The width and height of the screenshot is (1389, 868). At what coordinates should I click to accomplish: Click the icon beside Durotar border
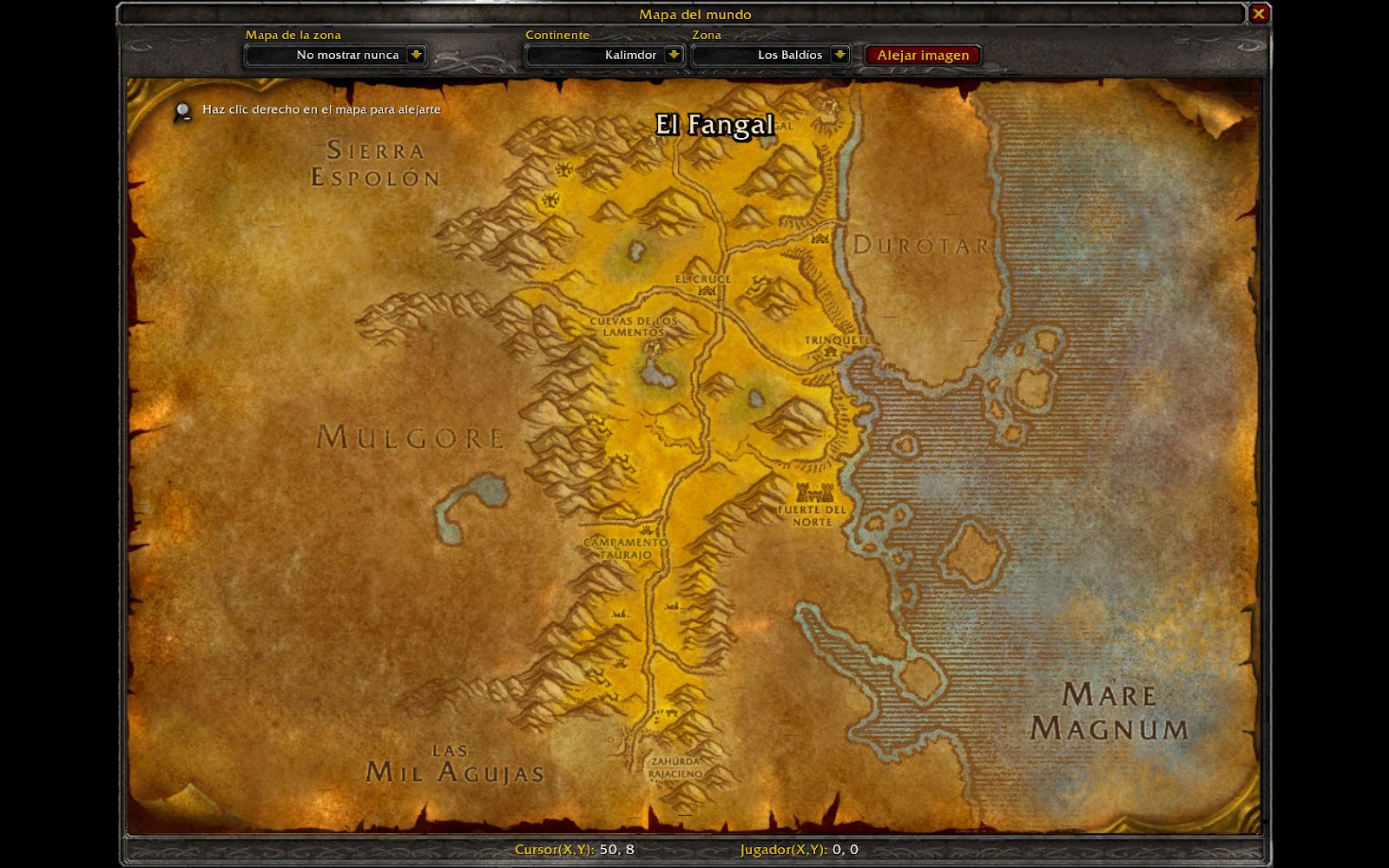pos(819,240)
